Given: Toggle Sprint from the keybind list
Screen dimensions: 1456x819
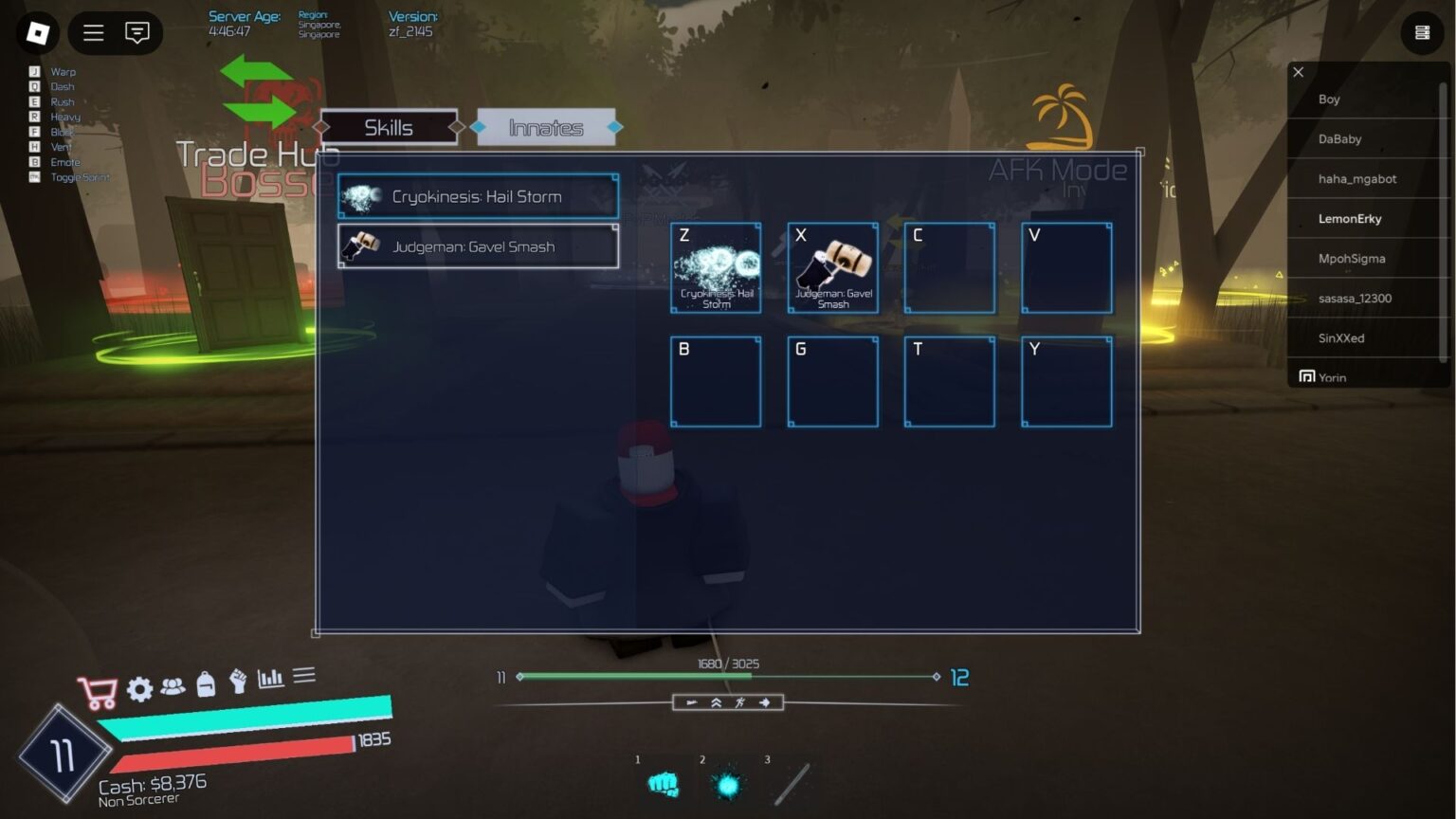Looking at the screenshot, I should pos(79,177).
